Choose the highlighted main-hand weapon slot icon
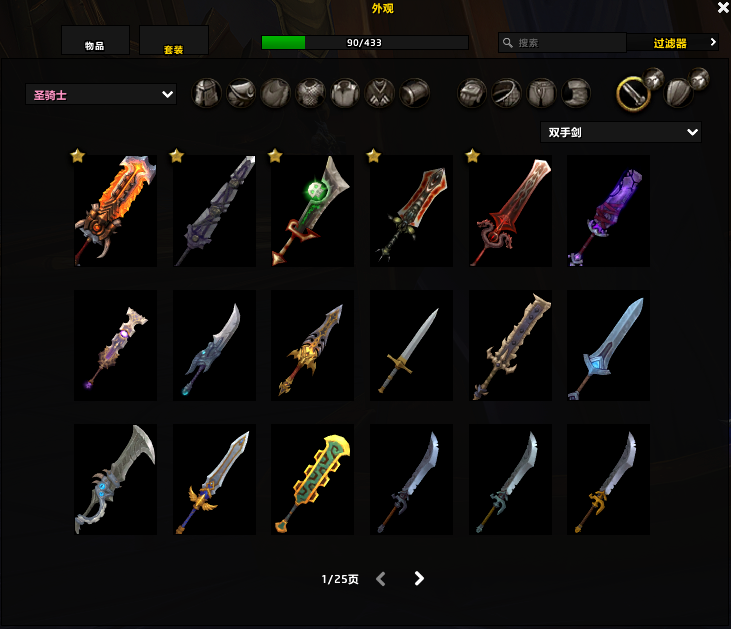The image size is (731, 629). (631, 93)
